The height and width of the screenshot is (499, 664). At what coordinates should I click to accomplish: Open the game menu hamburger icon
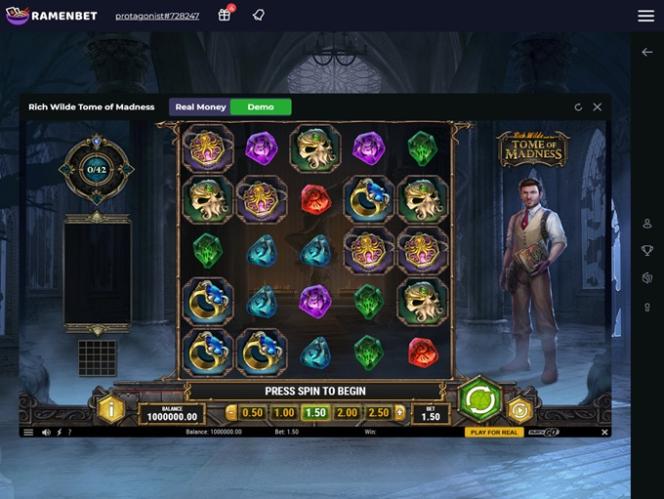(x=28, y=432)
